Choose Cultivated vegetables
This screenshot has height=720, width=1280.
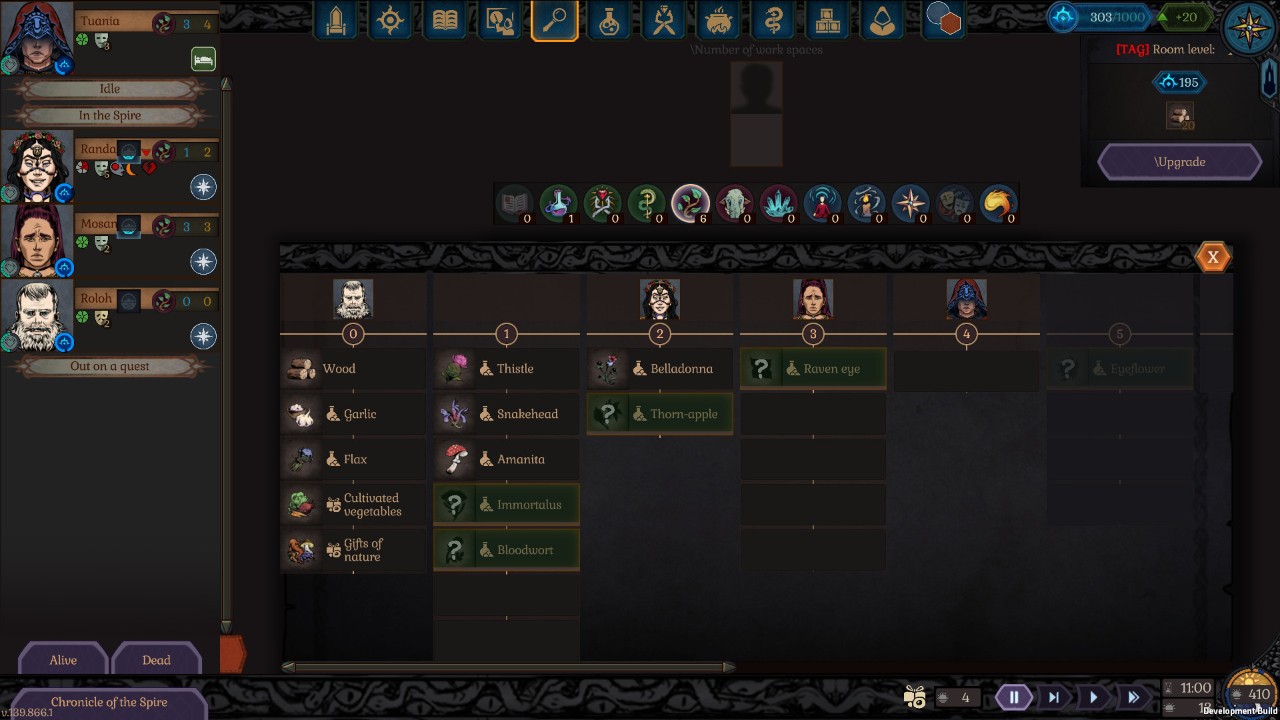353,505
